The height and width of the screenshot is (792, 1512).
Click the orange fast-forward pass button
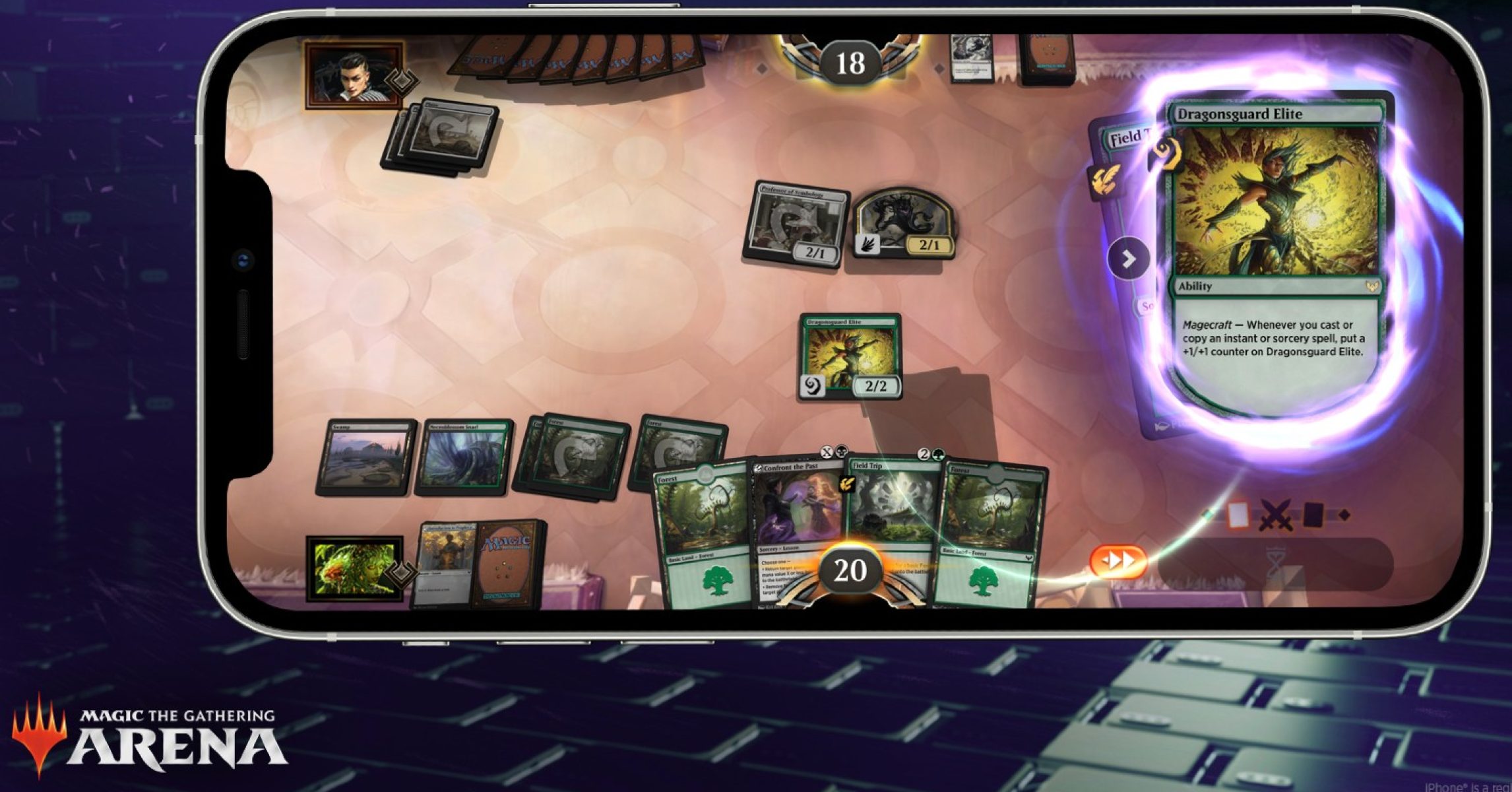coord(1119,561)
